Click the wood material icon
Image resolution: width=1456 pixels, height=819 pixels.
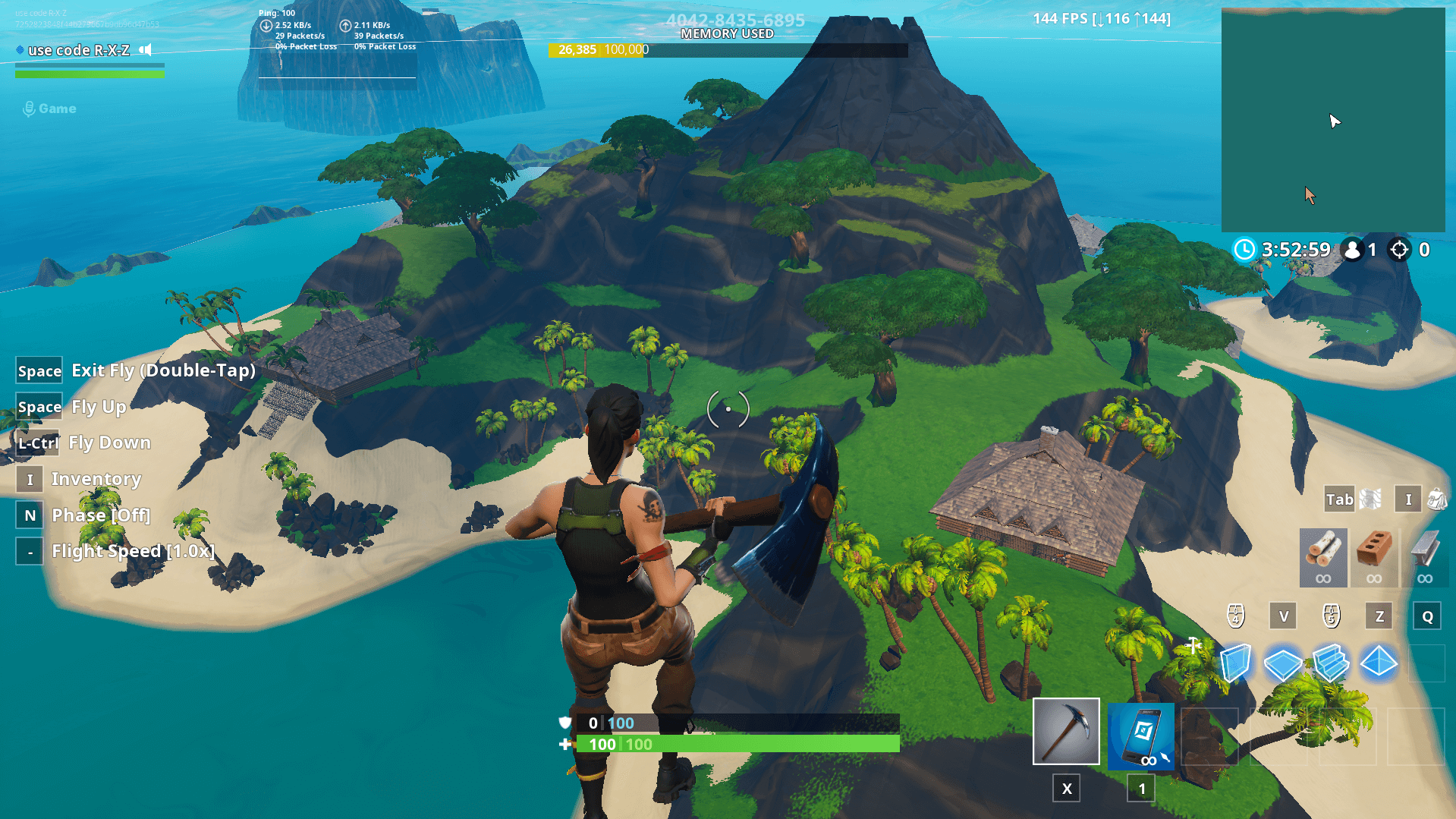[1323, 557]
